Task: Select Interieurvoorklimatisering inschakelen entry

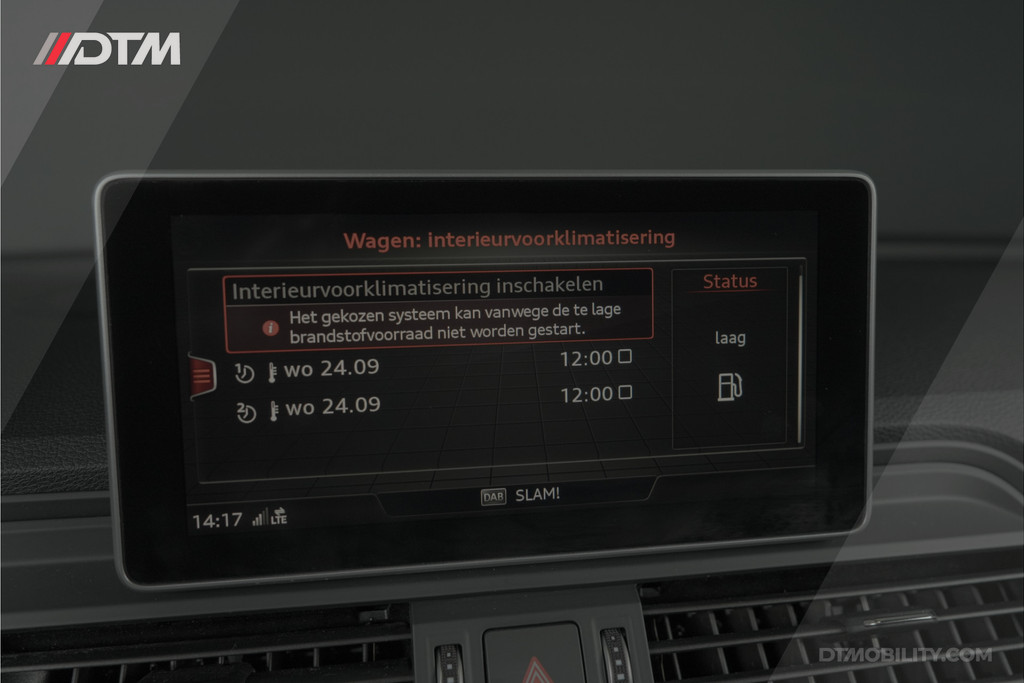Action: [x=417, y=288]
